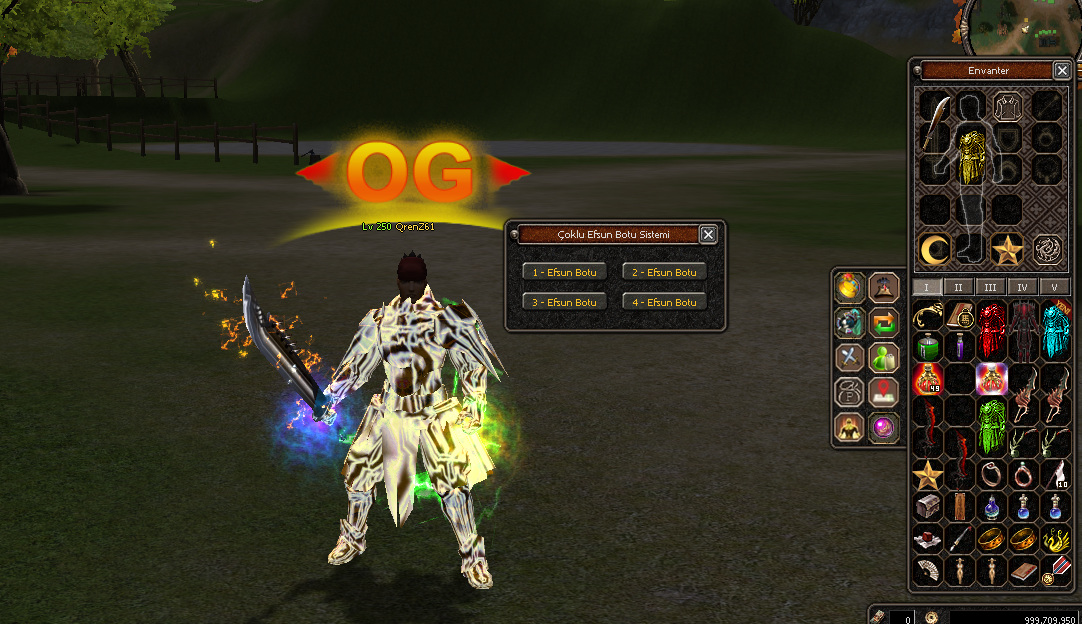Open inventory page III
This screenshot has width=1082, height=624.
(990, 287)
